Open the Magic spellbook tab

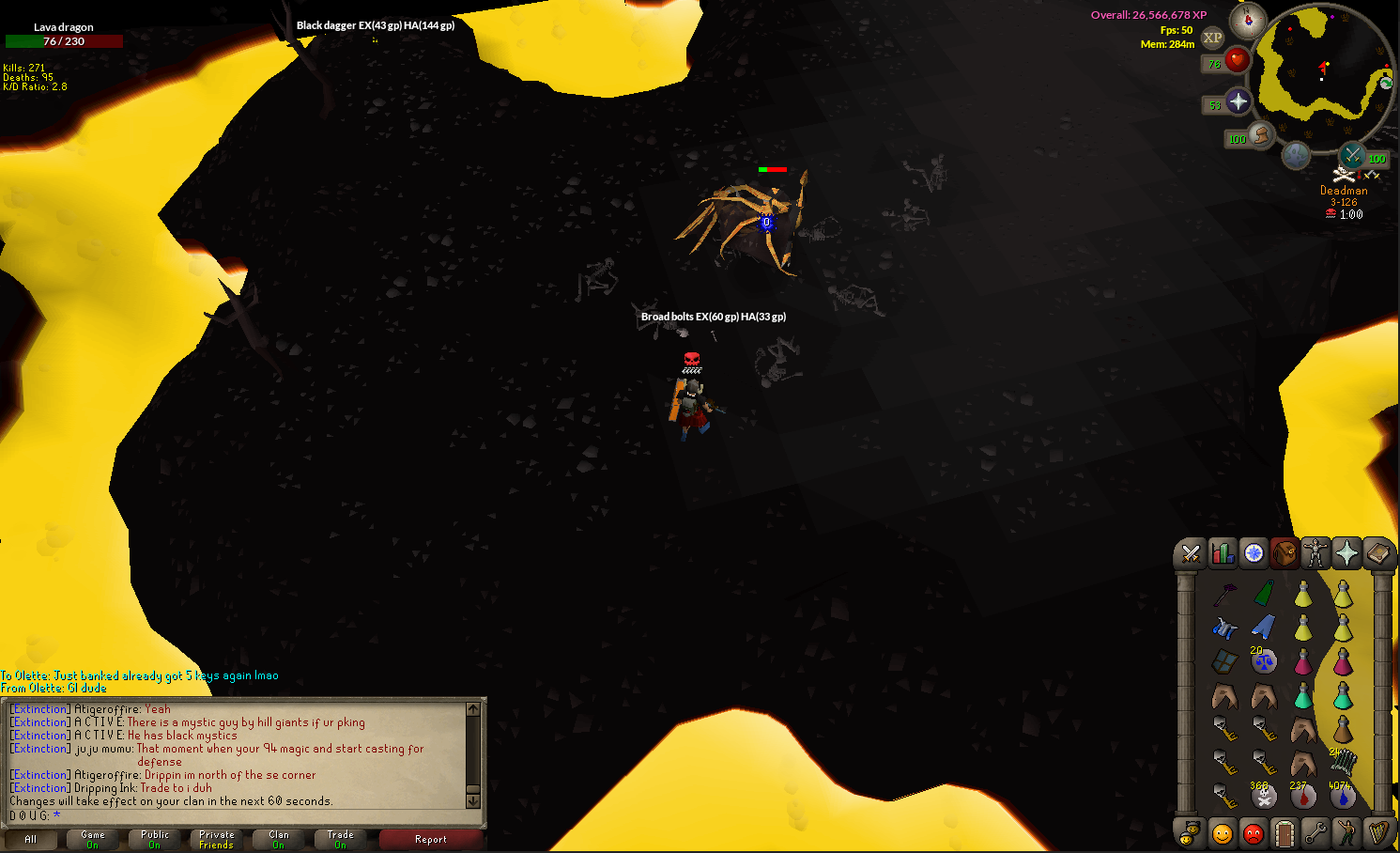(1377, 554)
